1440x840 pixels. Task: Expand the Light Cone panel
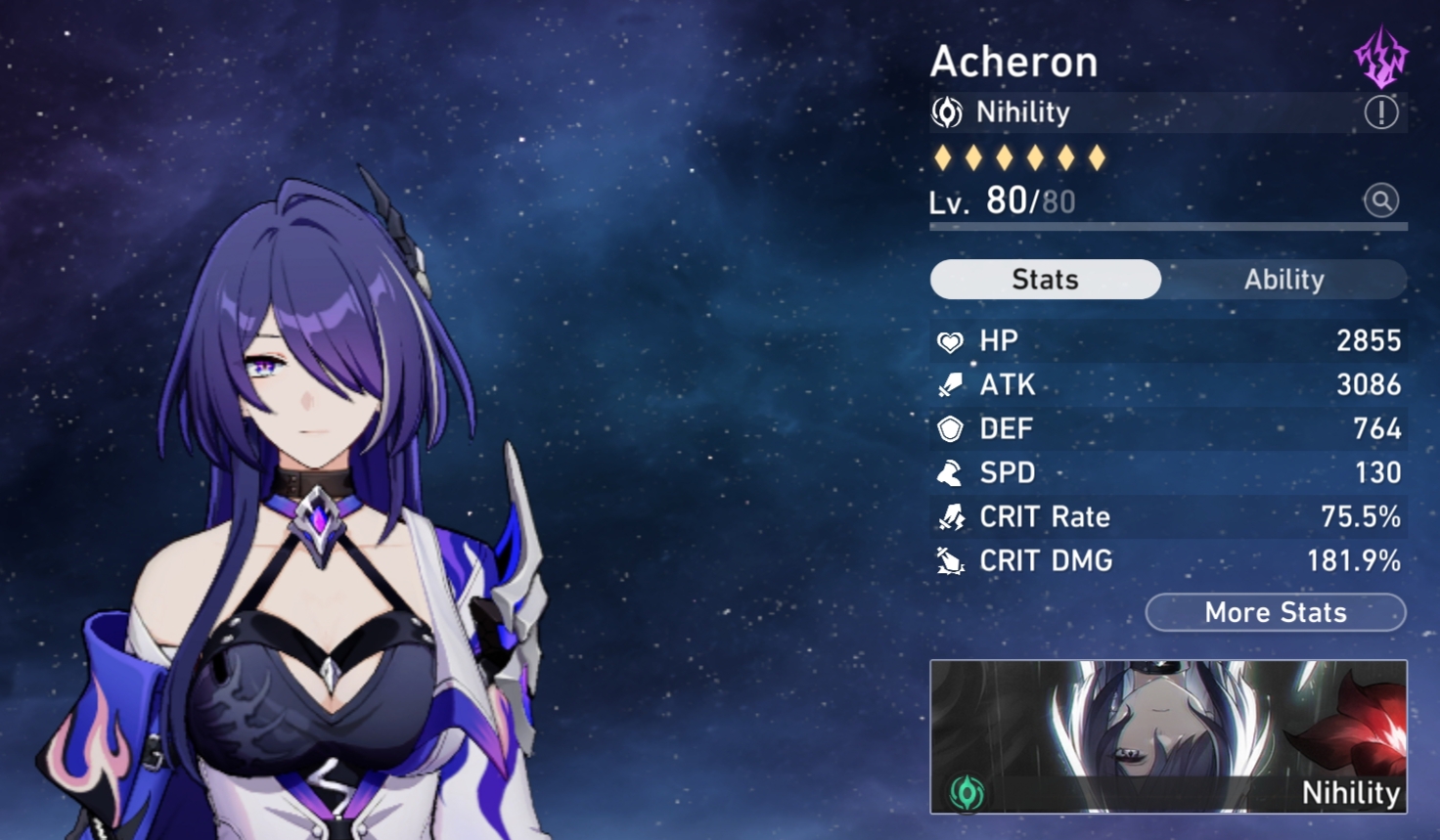point(1168,735)
